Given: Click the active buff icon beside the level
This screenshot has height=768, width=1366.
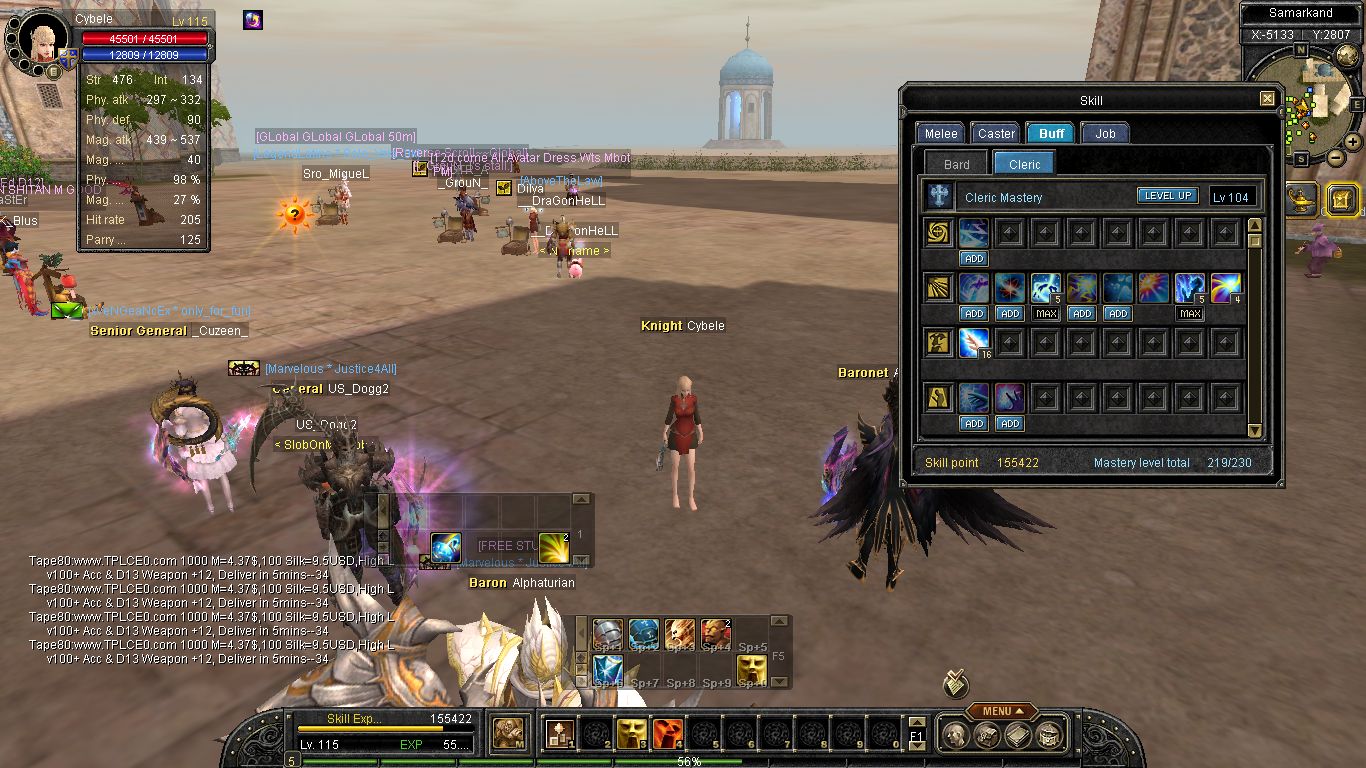Looking at the screenshot, I should coord(253,20).
